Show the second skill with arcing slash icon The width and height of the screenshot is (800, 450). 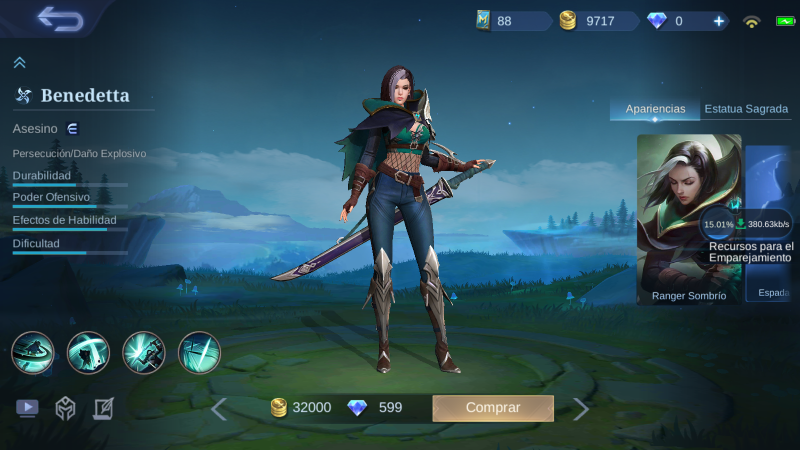pyautogui.click(x=88, y=352)
